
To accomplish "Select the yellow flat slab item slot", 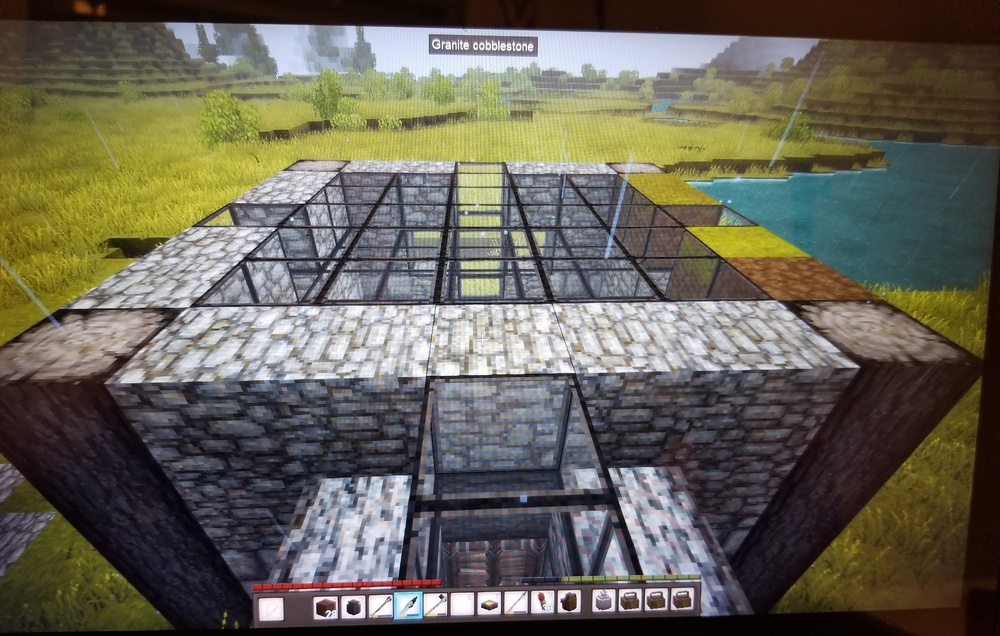I will (x=488, y=603).
